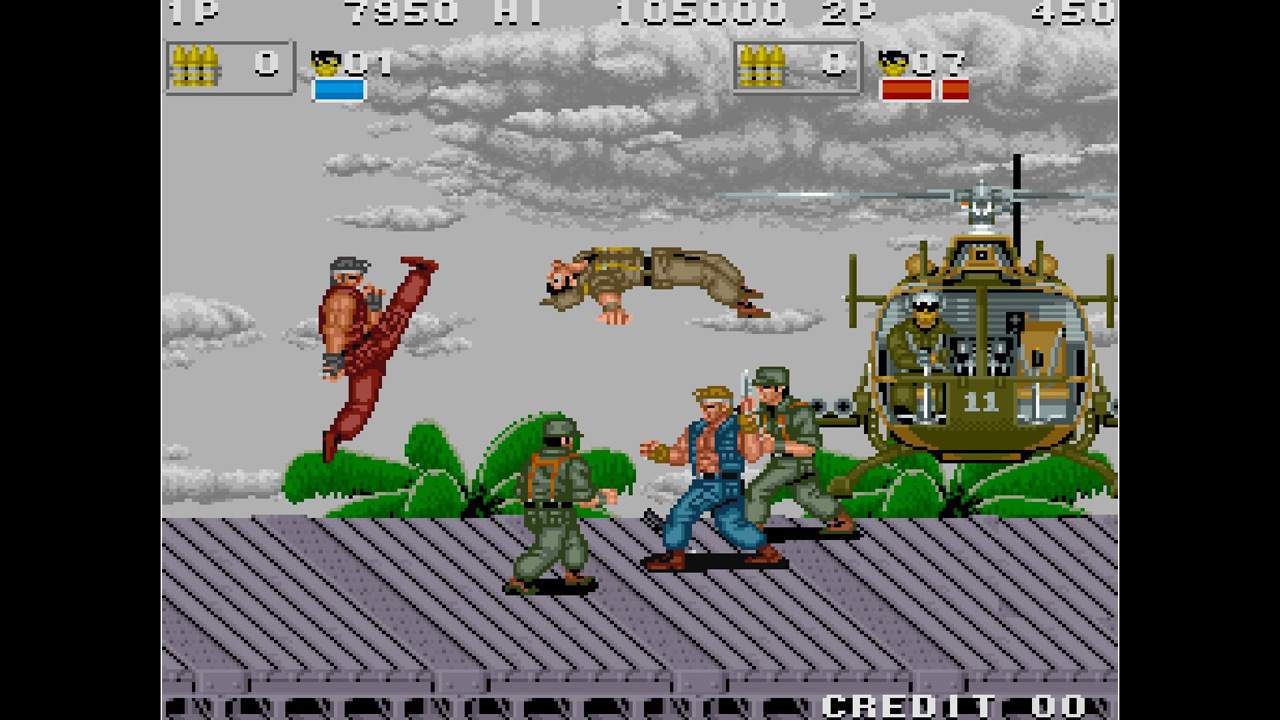Toggle the first red 2P health segment
The height and width of the screenshot is (720, 1280).
[x=905, y=91]
